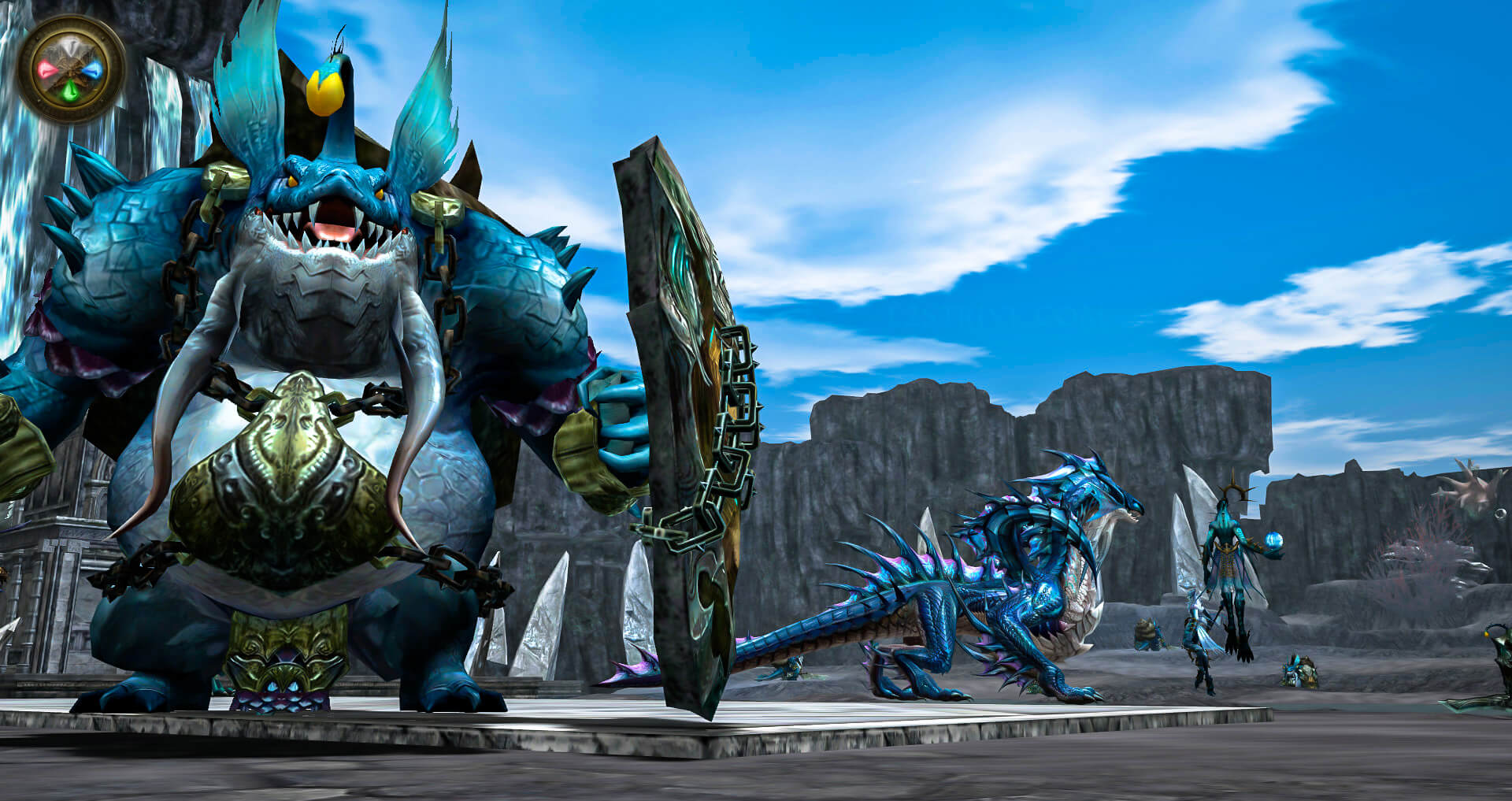1512x801 pixels.
Task: Select the white gem atop the emblem
Action: click(71, 46)
